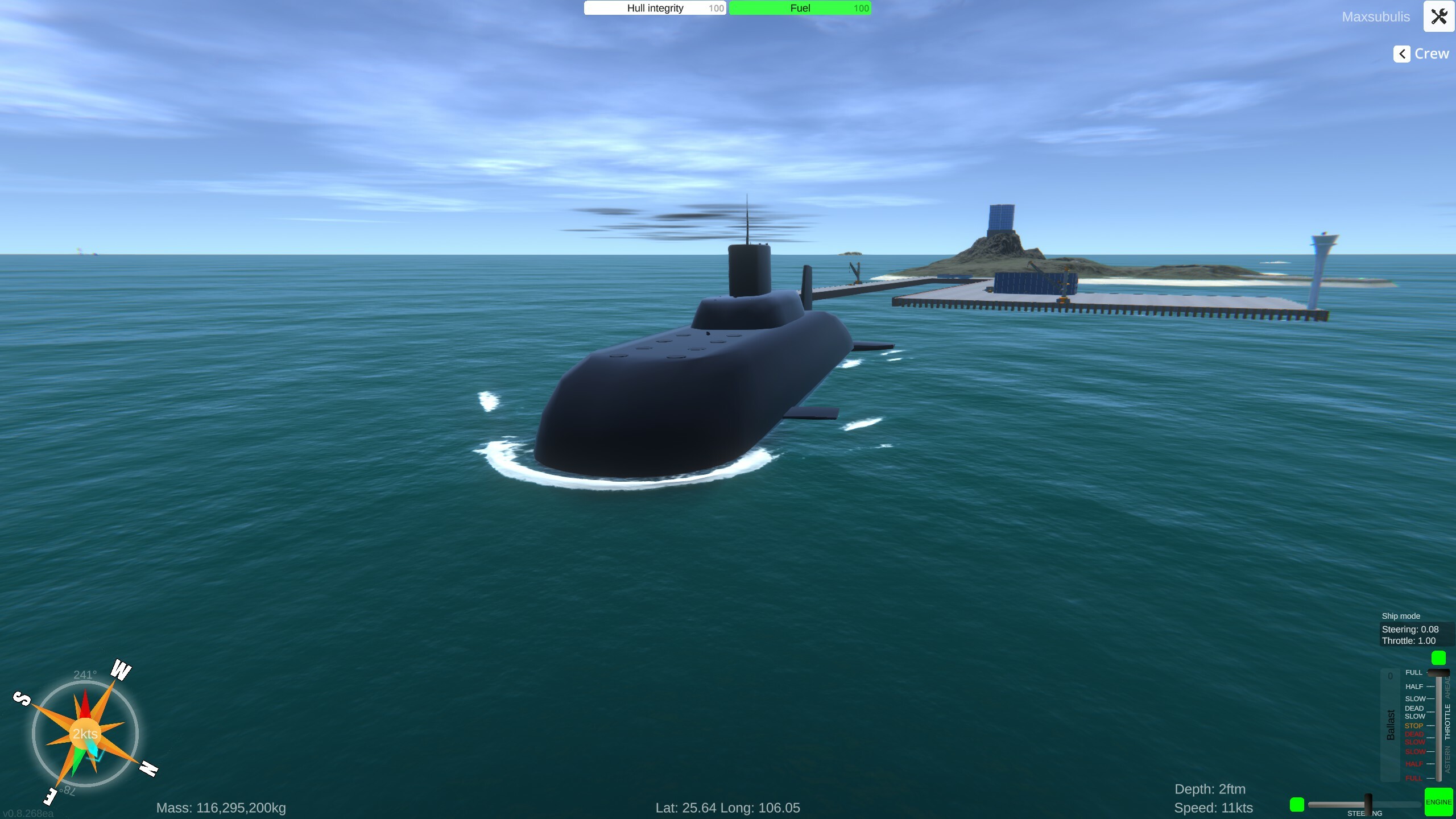Open the wrench settings icon top right

pyautogui.click(x=1439, y=16)
